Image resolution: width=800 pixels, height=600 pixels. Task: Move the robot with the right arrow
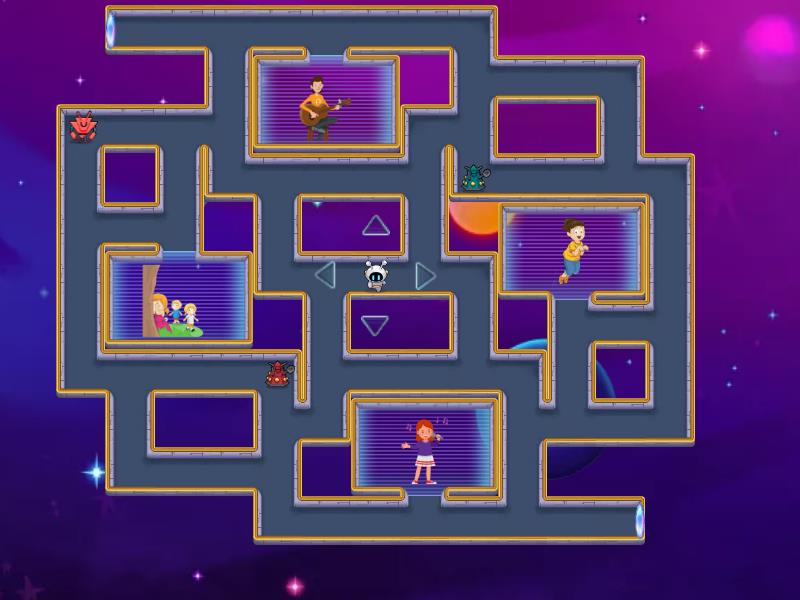[425, 275]
